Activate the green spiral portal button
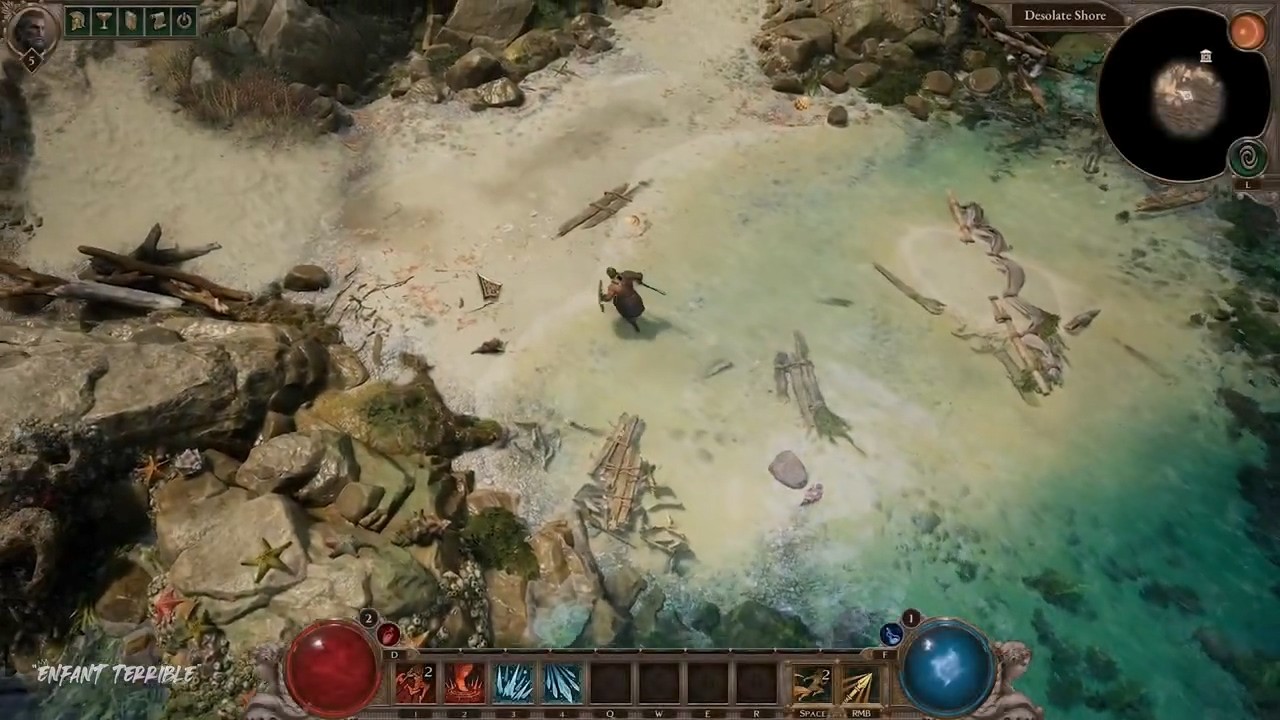This screenshot has width=1280, height=720. coord(1247,158)
